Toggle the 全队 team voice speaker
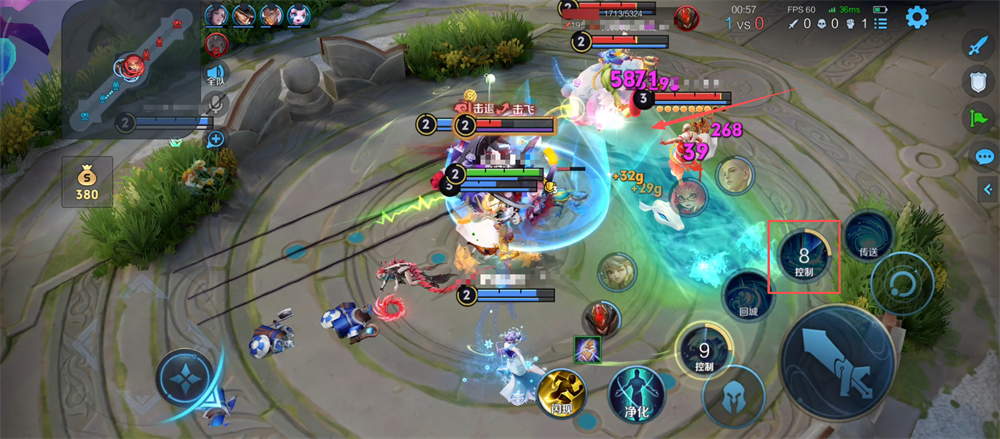This screenshot has width=1000, height=439. coord(216,74)
